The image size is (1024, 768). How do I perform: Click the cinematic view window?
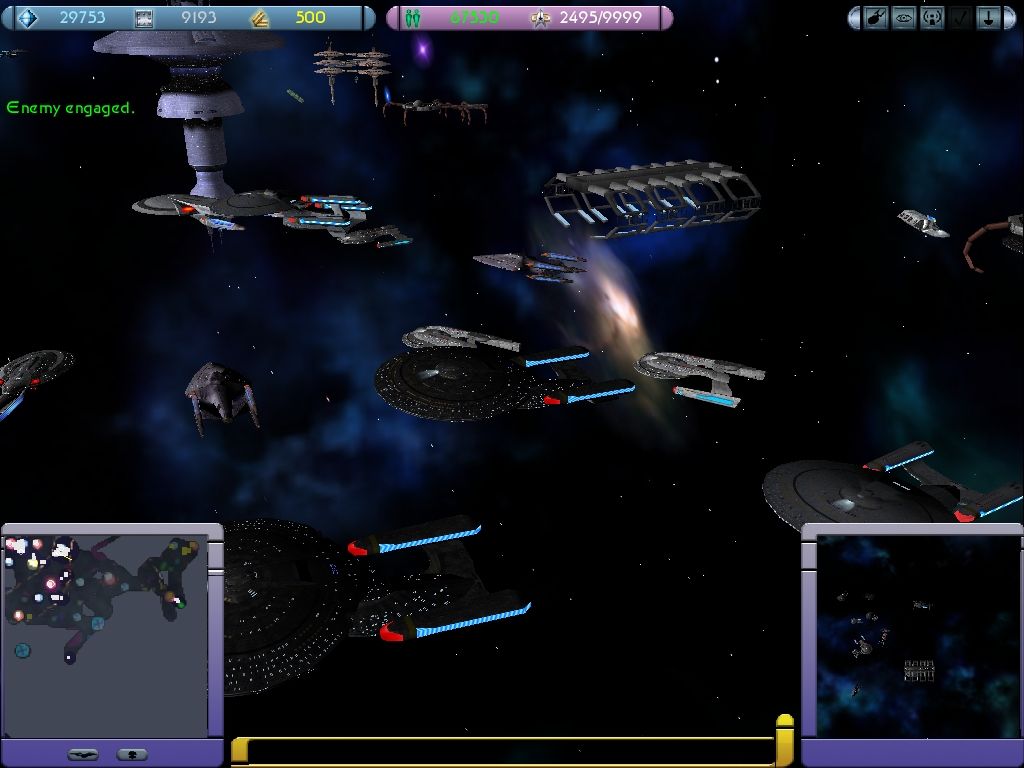pyautogui.click(x=915, y=636)
